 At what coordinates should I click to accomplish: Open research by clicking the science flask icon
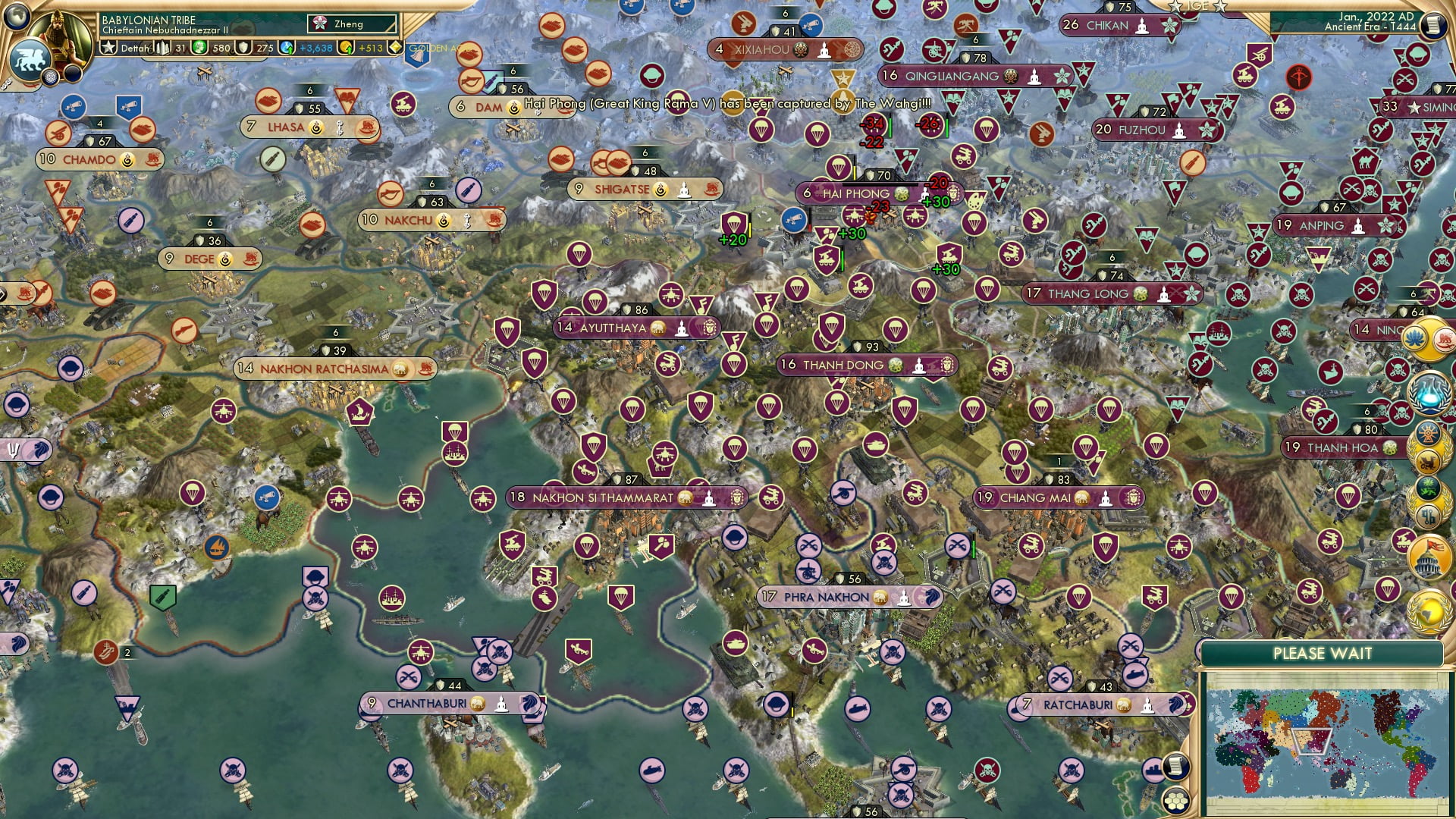click(x=1428, y=394)
